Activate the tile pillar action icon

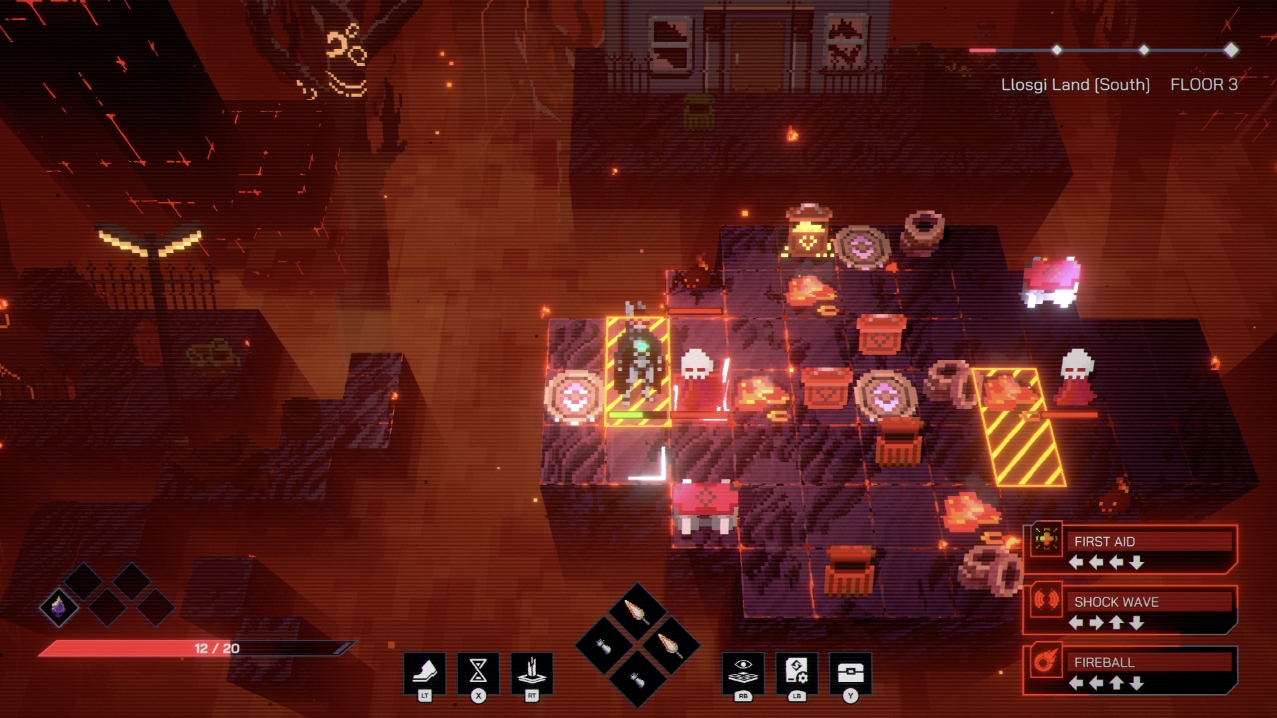(532, 672)
